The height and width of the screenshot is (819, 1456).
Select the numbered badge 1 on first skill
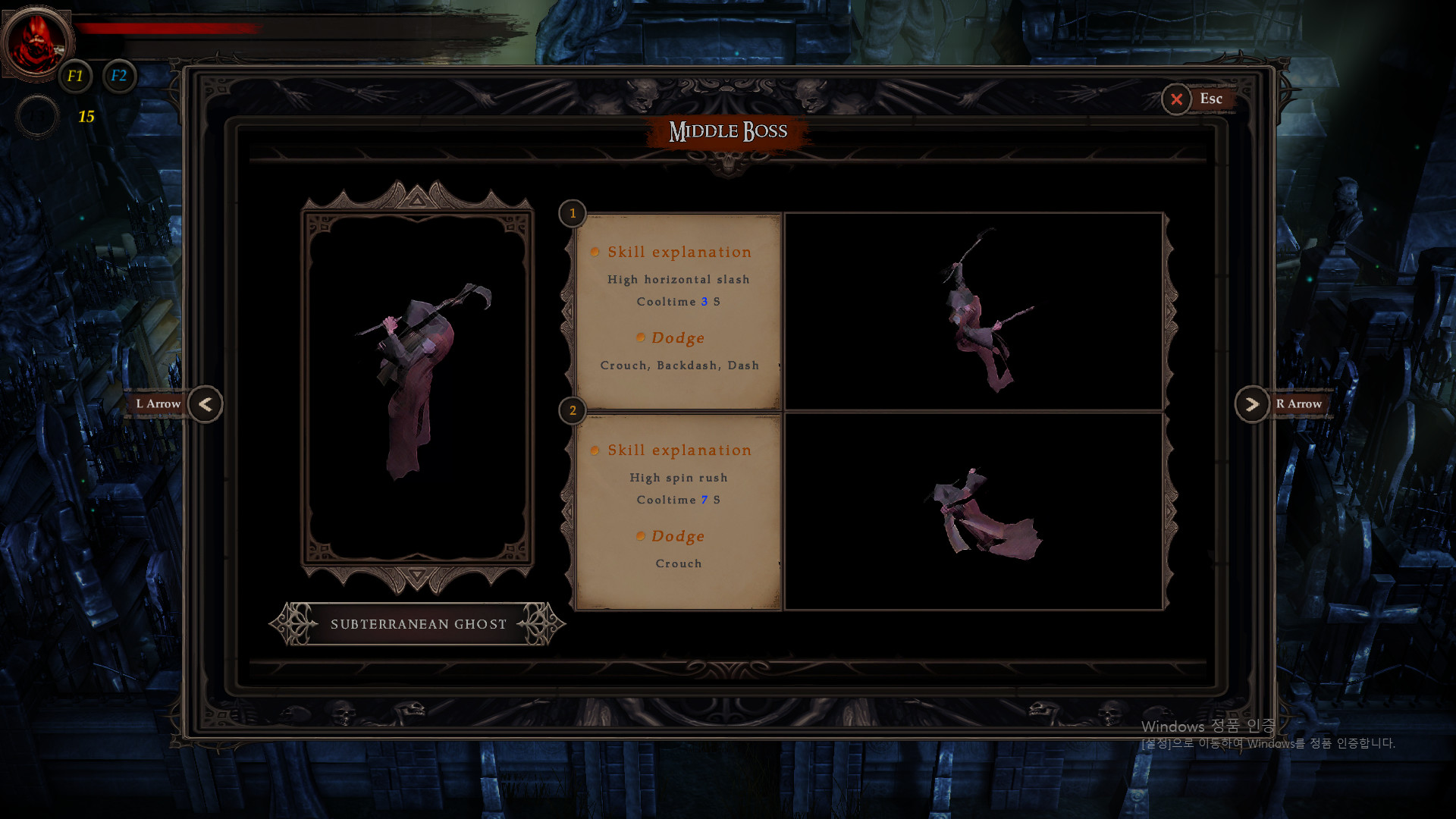click(573, 214)
